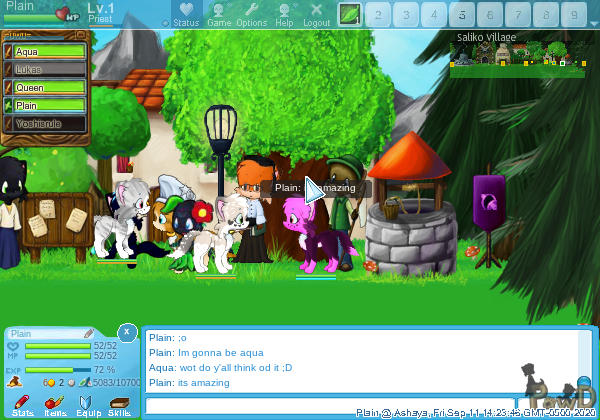Image resolution: width=600 pixels, height=420 pixels.
Task: Open the Skills book
Action: coord(119,405)
